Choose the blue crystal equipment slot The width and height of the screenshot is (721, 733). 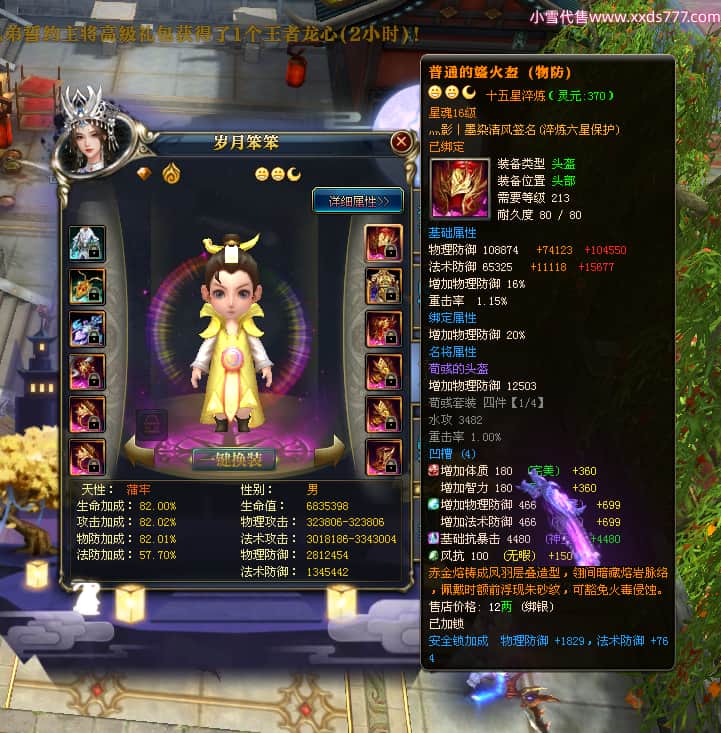(87, 329)
